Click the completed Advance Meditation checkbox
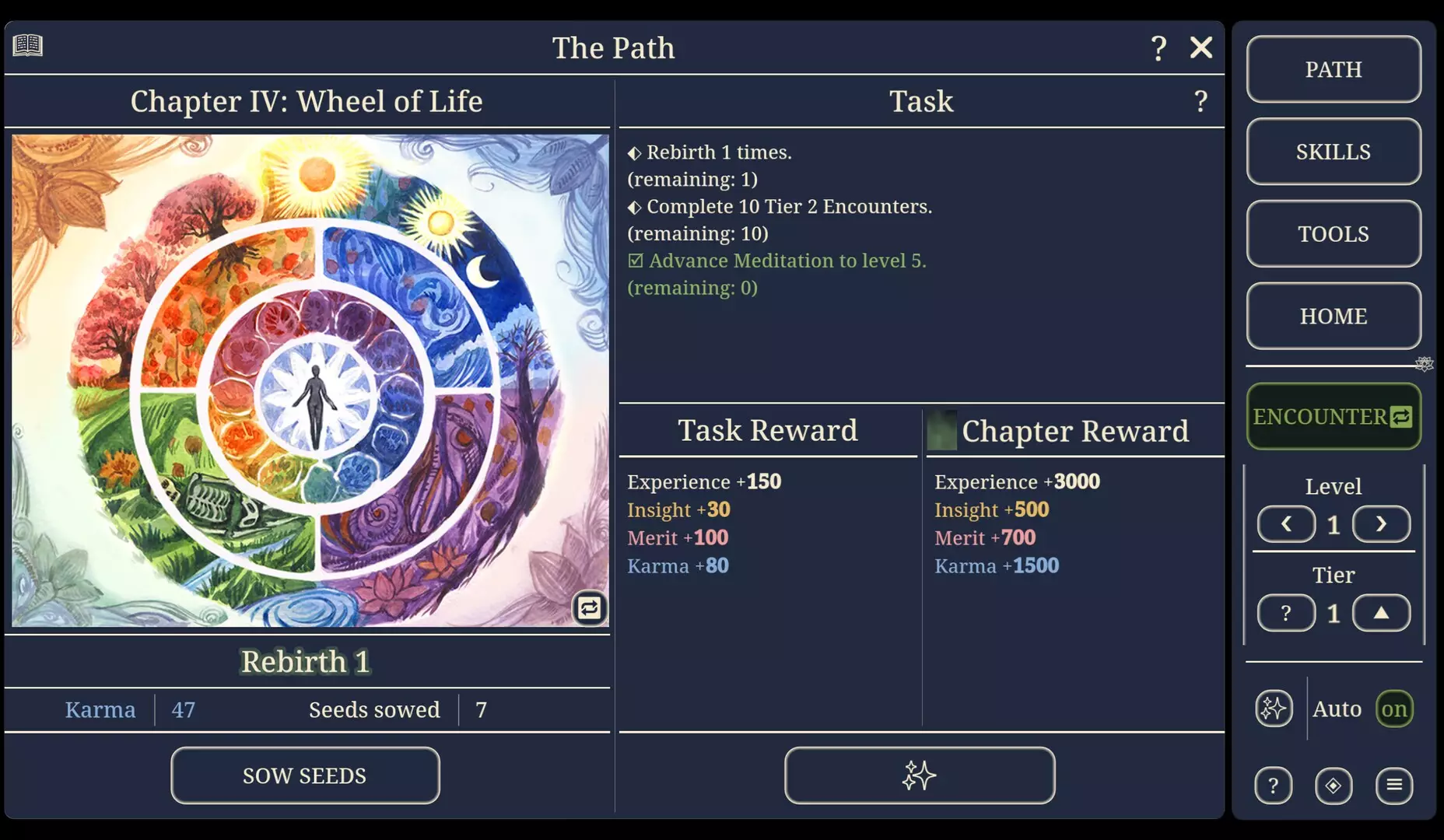Screen dimensions: 1444x840 635,260
